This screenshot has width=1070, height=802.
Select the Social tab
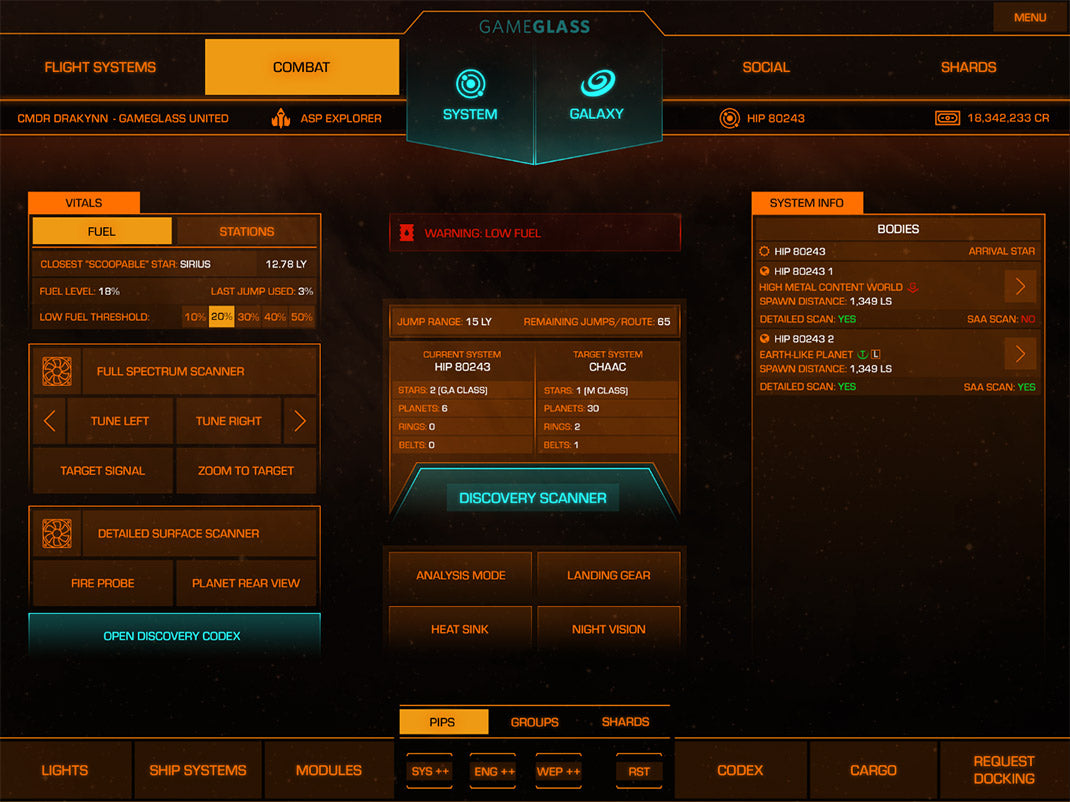tap(766, 67)
